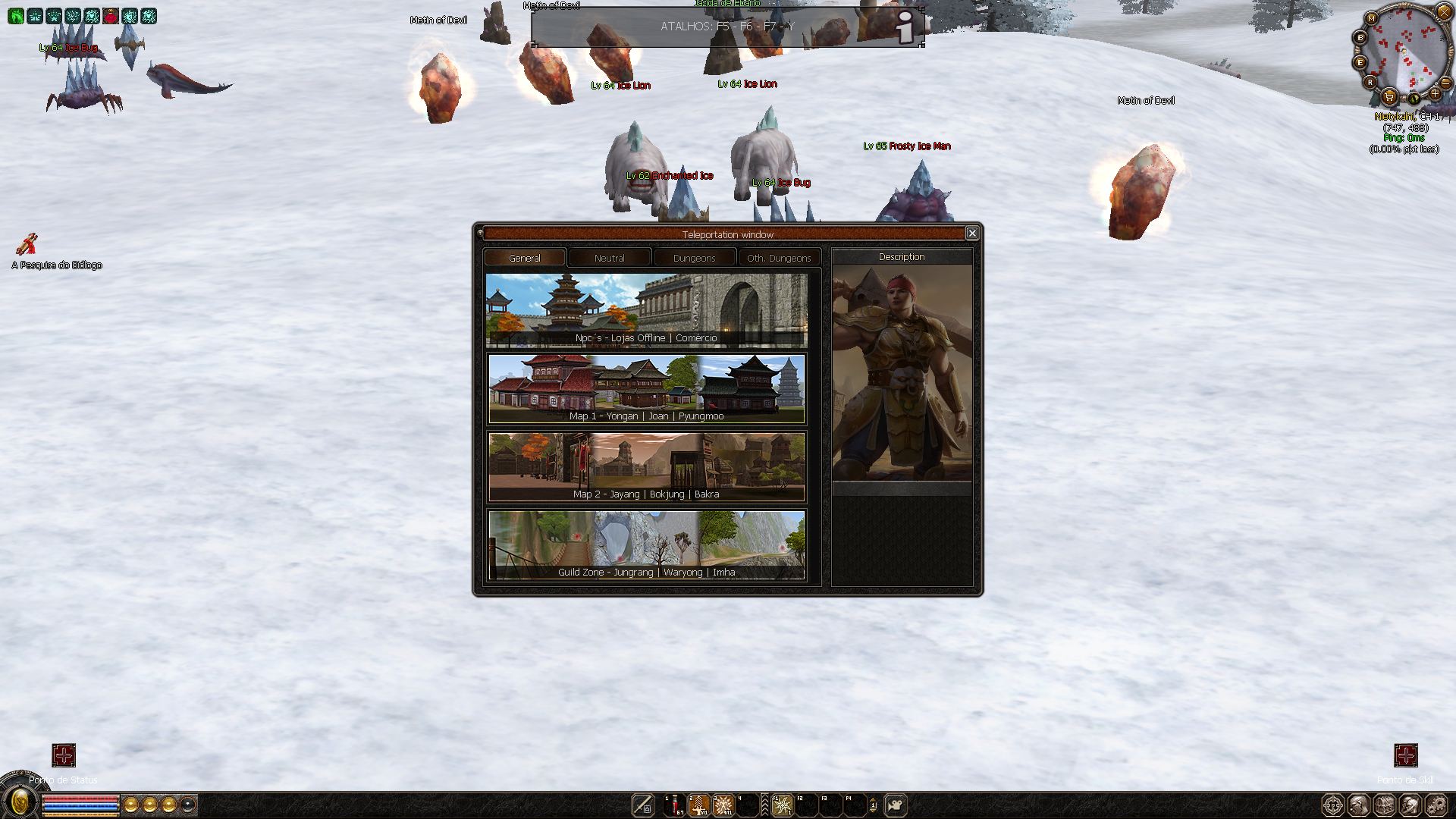Click the info toggle beside the ATALHOS bar
Image resolution: width=1456 pixels, height=819 pixels.
pyautogui.click(x=904, y=28)
